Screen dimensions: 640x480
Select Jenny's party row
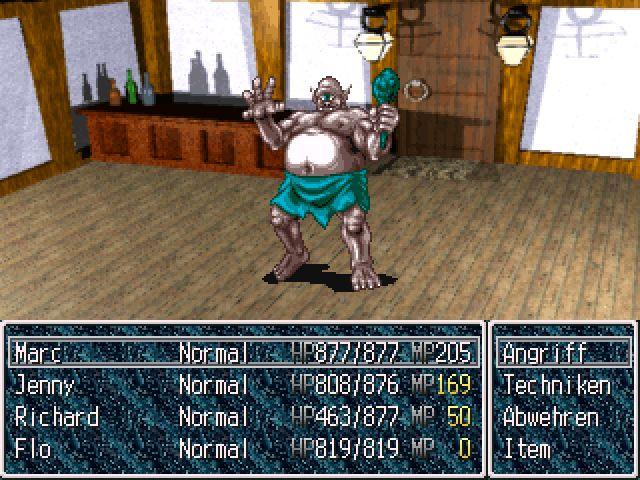[240, 385]
